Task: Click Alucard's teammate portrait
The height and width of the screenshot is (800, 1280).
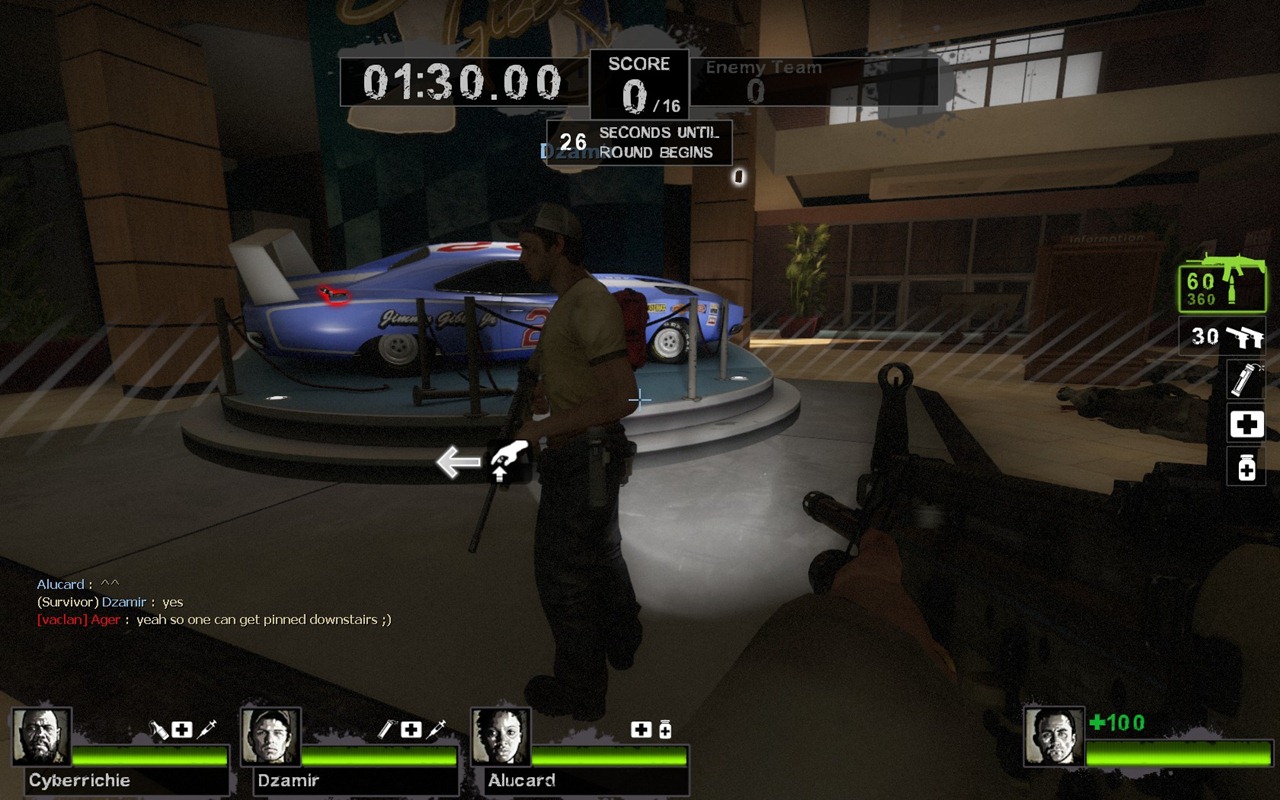Action: [501, 737]
